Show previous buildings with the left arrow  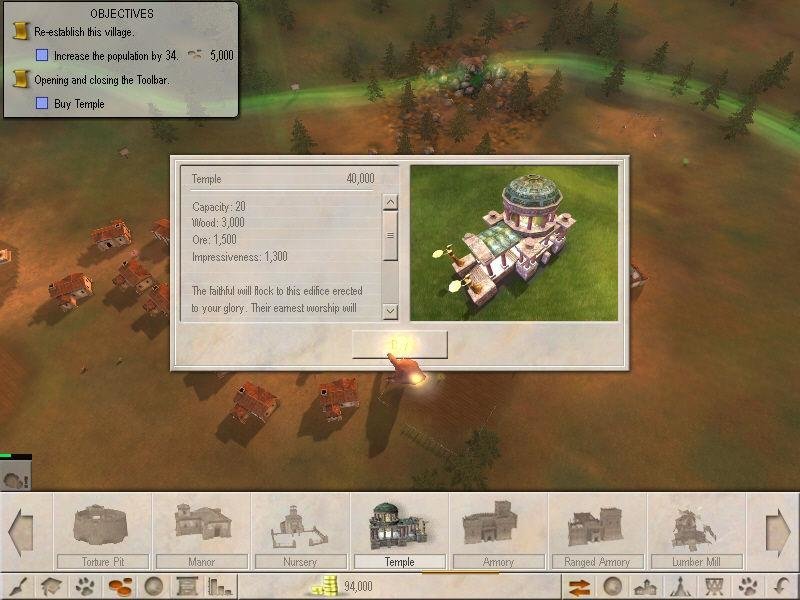click(20, 532)
